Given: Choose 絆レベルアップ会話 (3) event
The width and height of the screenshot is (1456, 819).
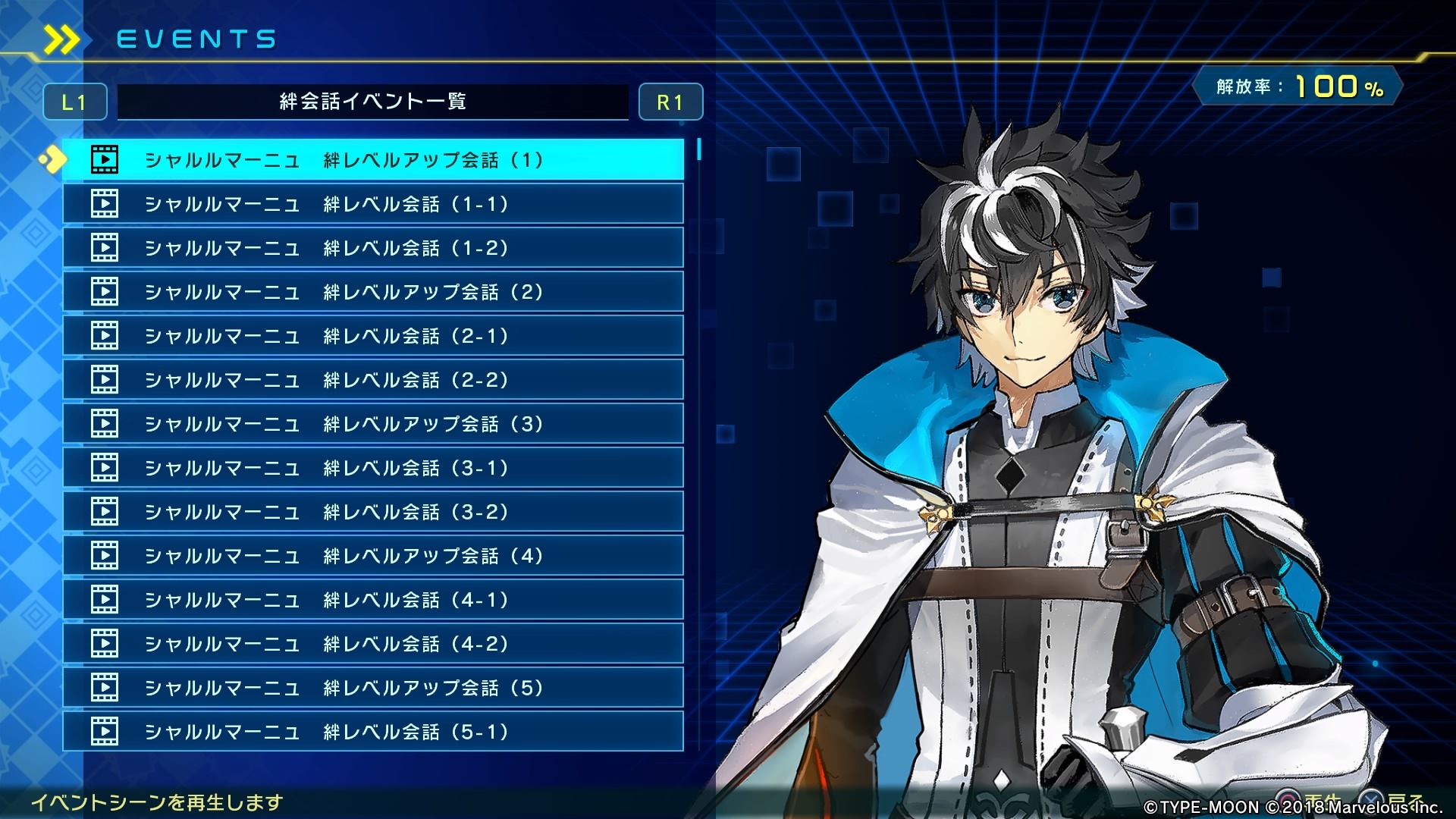Looking at the screenshot, I should tap(372, 424).
